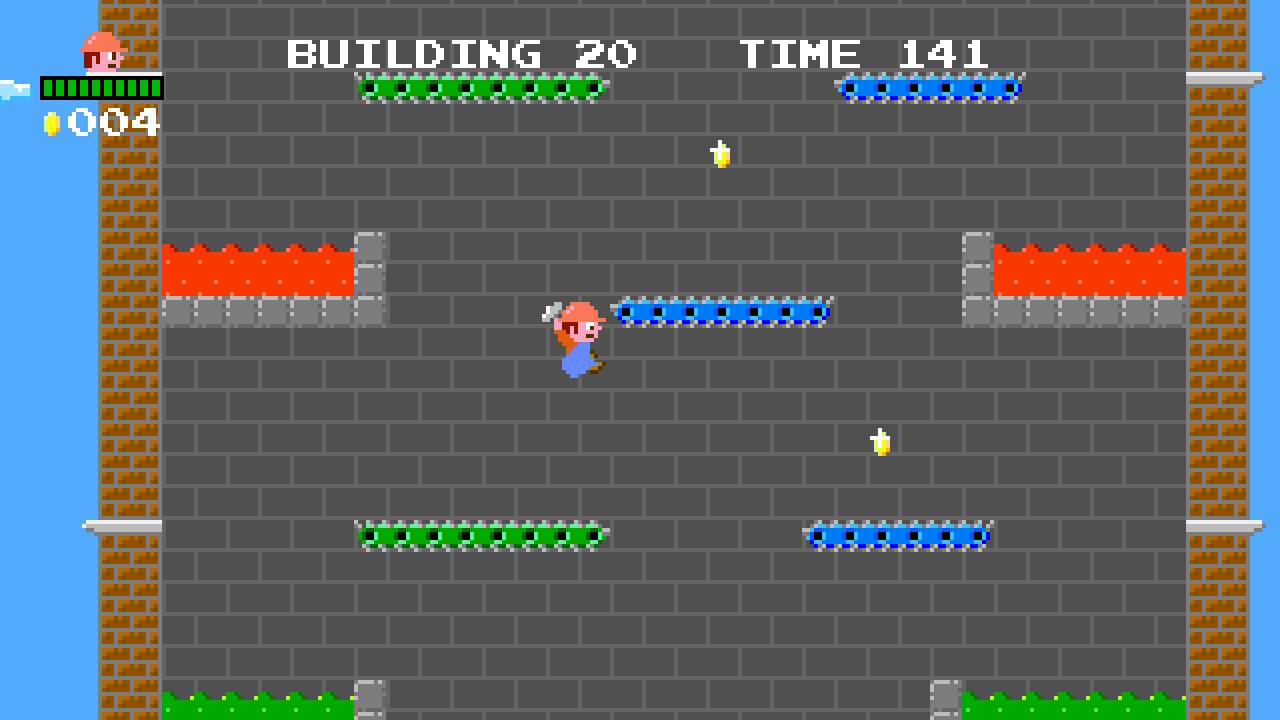Image resolution: width=1280 pixels, height=720 pixels.
Task: Click the yellow coin near the top center
Action: pos(718,155)
